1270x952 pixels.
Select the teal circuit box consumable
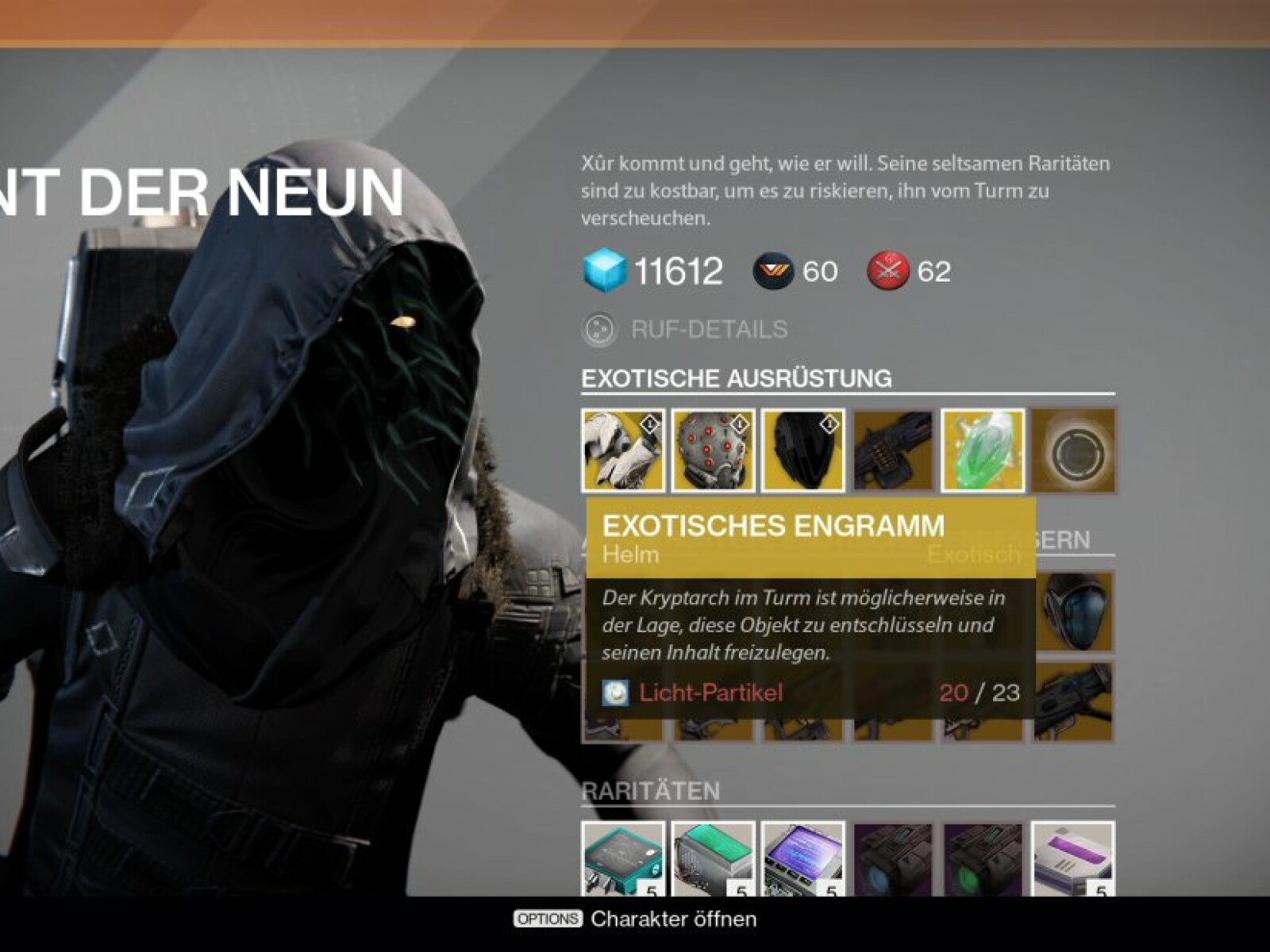point(623,860)
